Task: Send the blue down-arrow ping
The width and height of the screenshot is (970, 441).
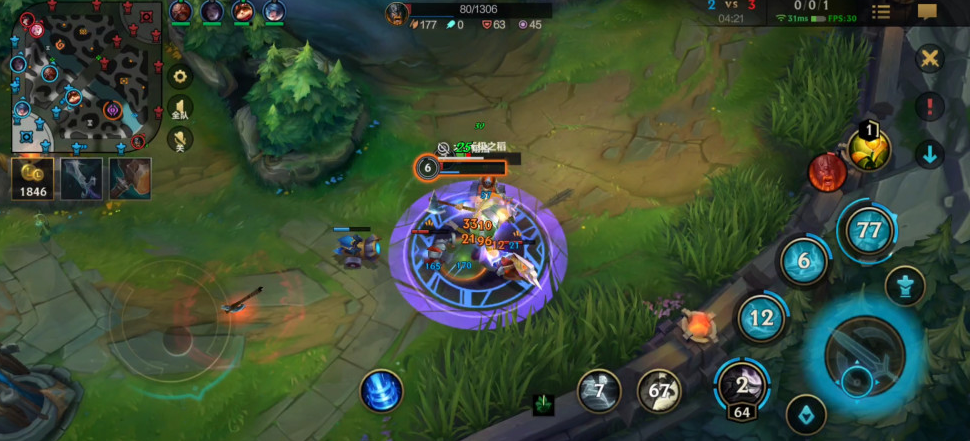Action: (931, 154)
